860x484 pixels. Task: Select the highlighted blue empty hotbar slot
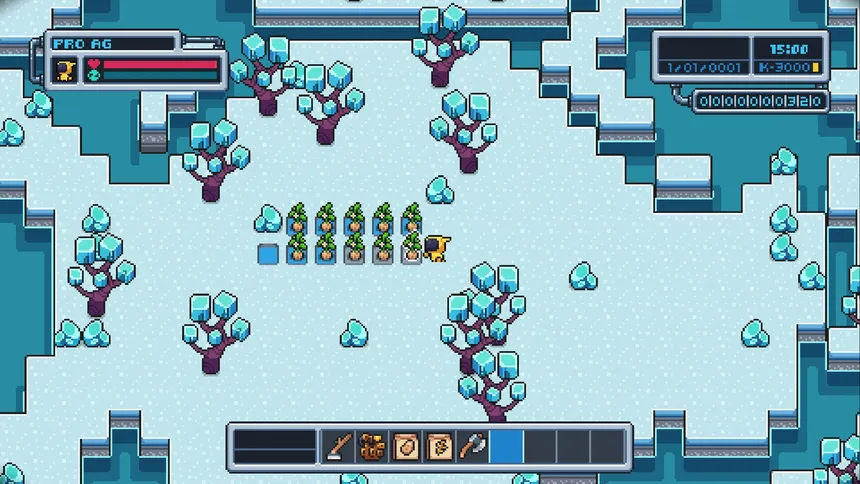click(506, 445)
